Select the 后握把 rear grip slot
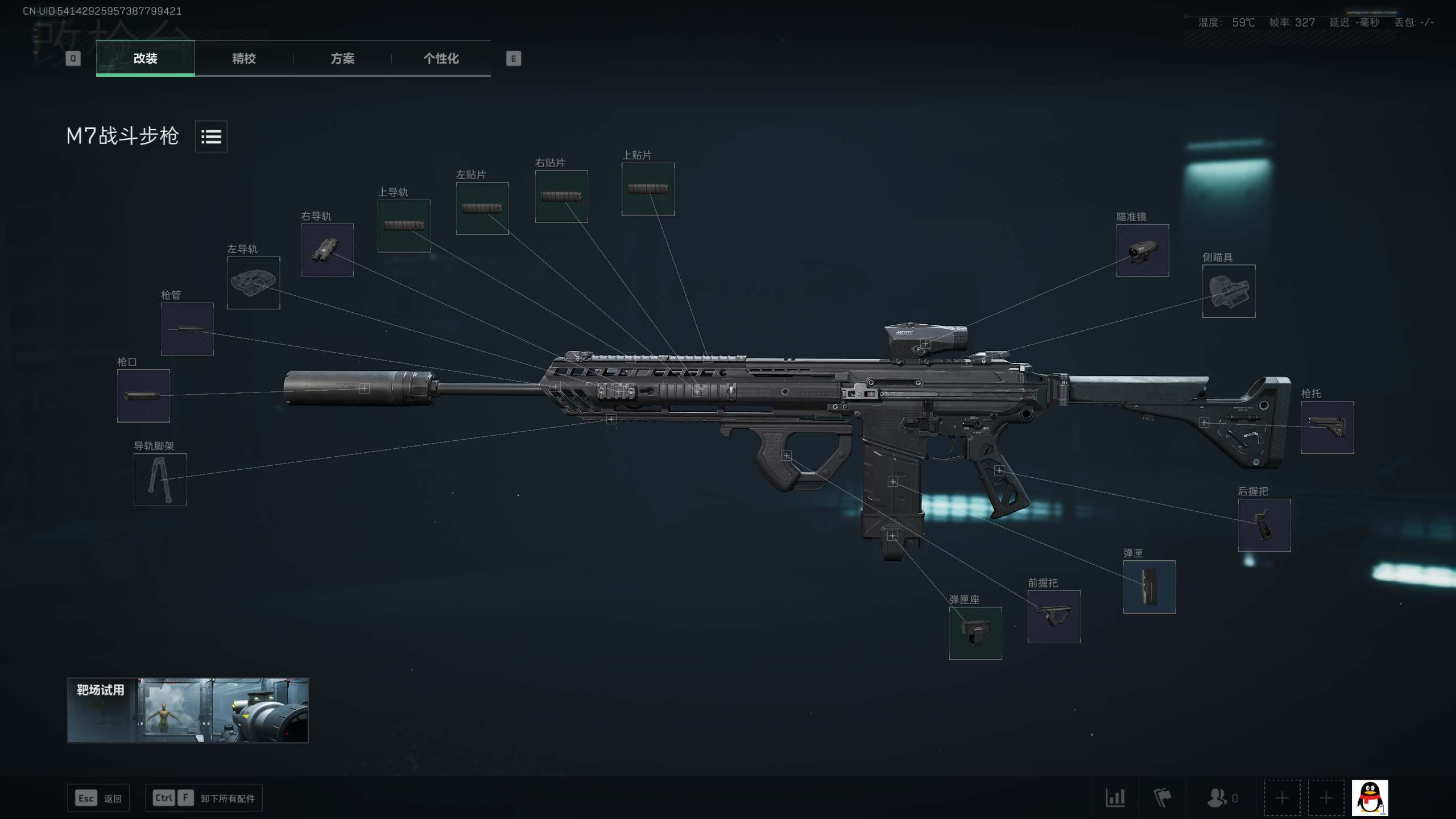This screenshot has width=1456, height=819. 1264,525
